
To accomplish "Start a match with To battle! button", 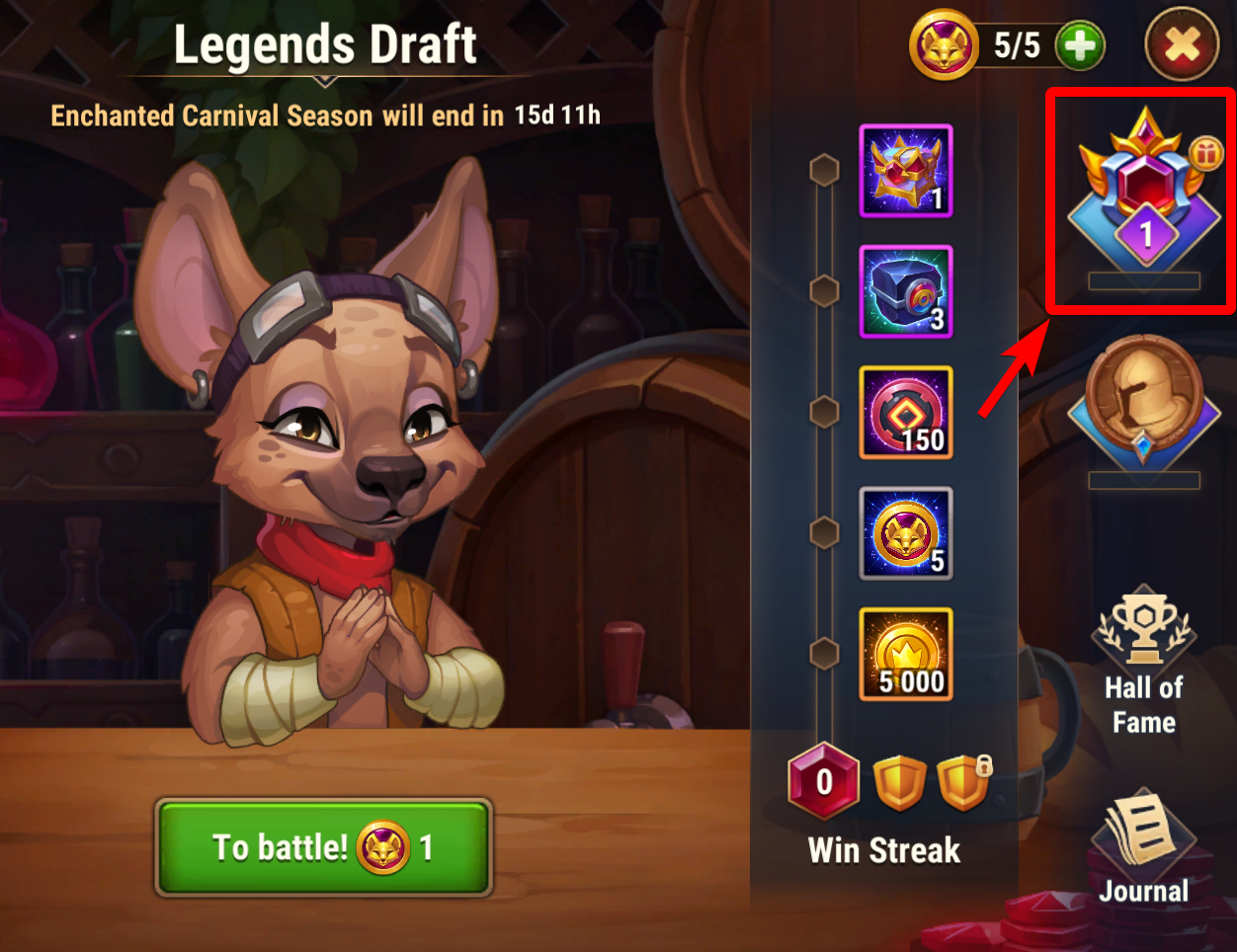I will tap(323, 847).
